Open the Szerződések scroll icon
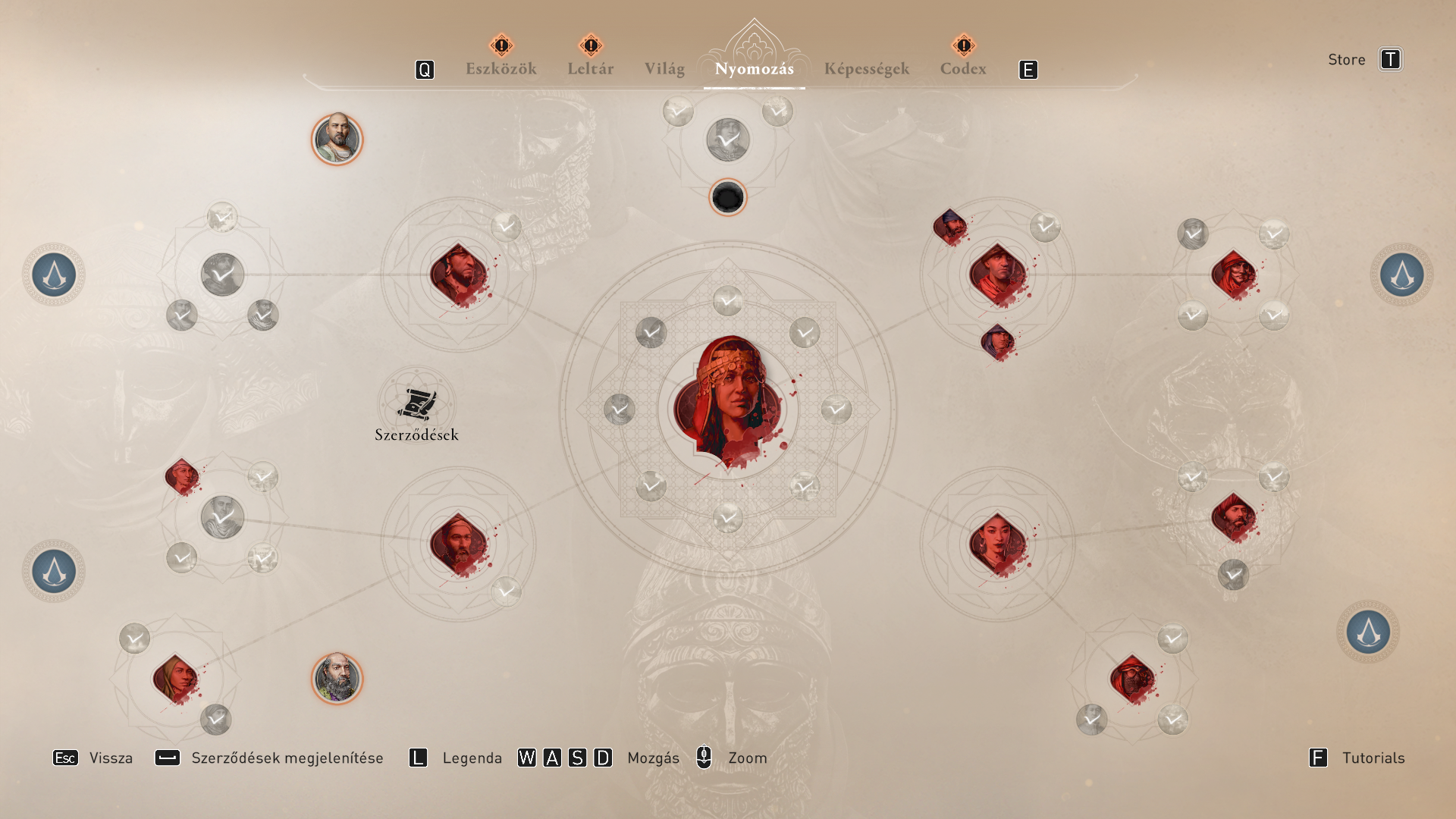This screenshot has height=819, width=1456. tap(416, 405)
